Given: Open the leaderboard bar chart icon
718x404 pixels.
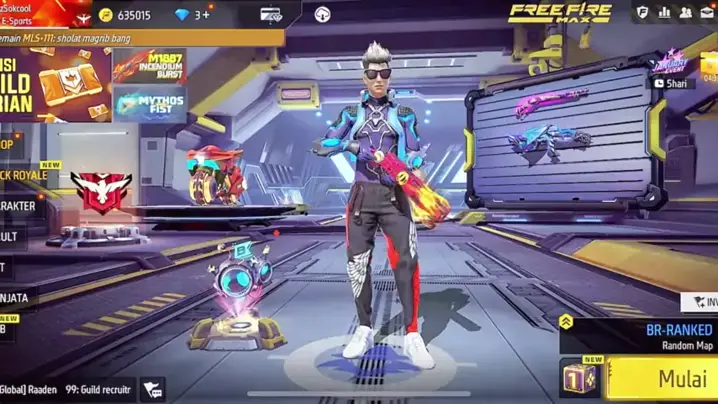Looking at the screenshot, I should point(665,13).
